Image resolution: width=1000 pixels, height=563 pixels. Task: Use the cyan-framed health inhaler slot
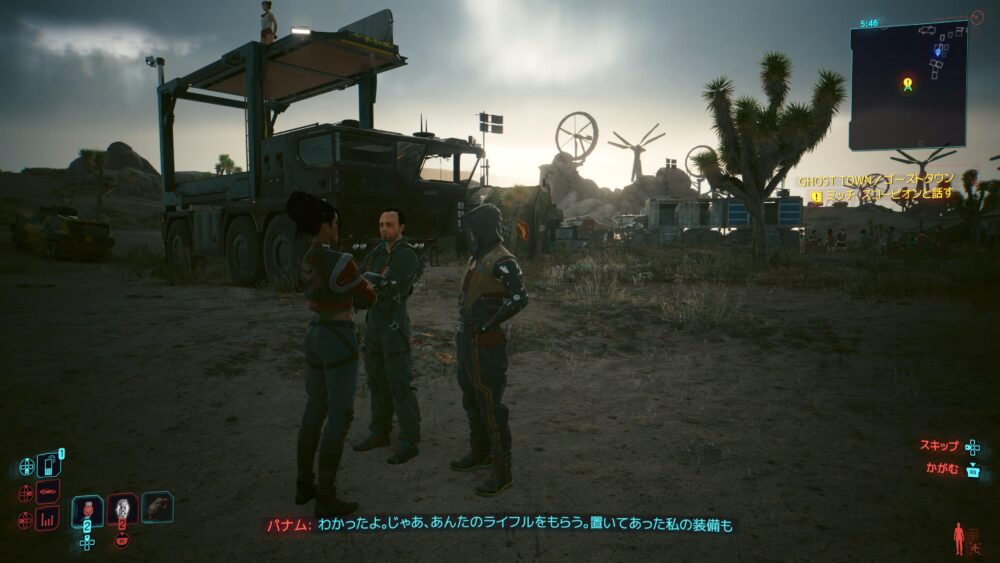[x=88, y=511]
